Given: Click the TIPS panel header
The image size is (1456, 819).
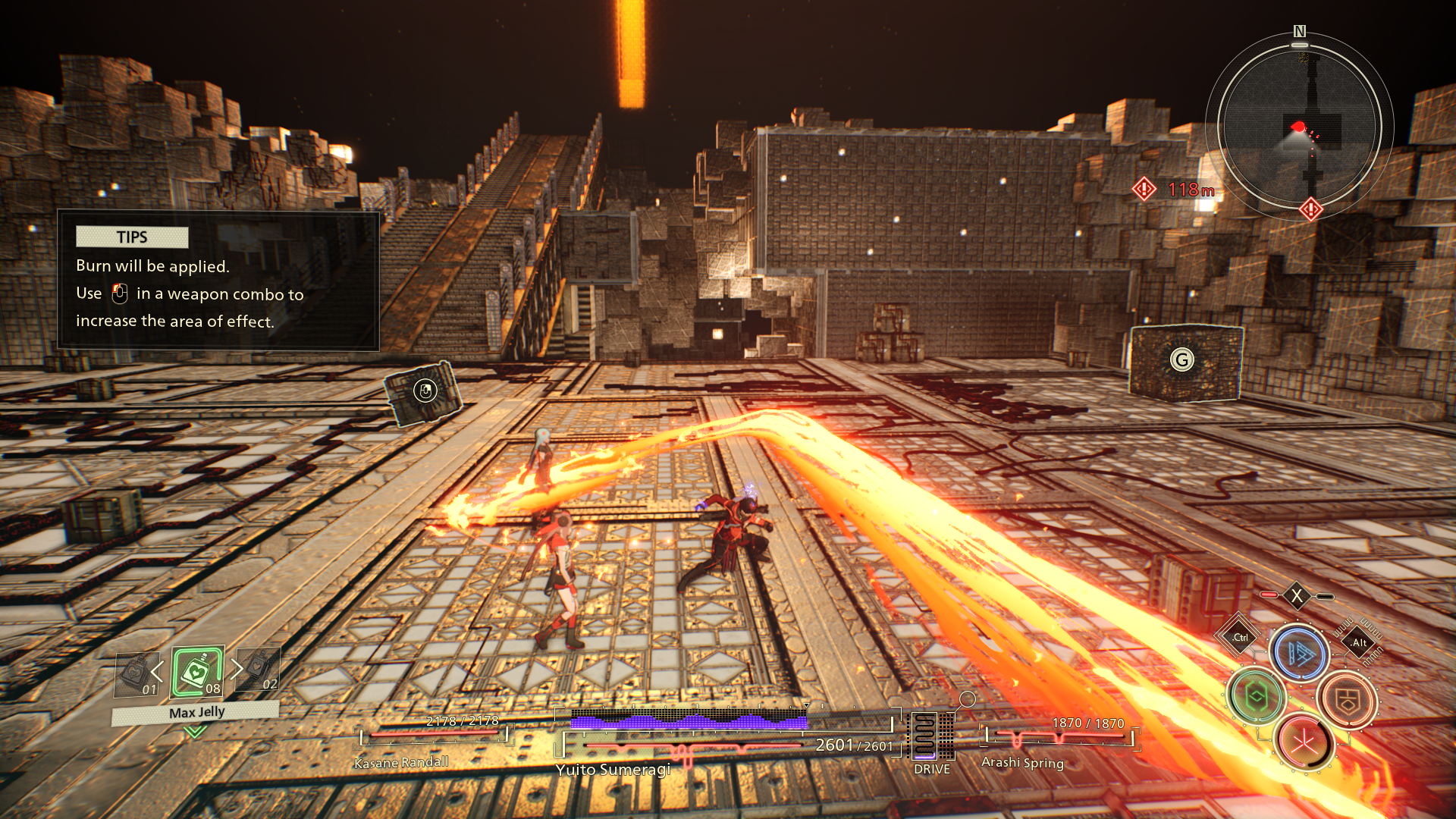Looking at the screenshot, I should [132, 237].
